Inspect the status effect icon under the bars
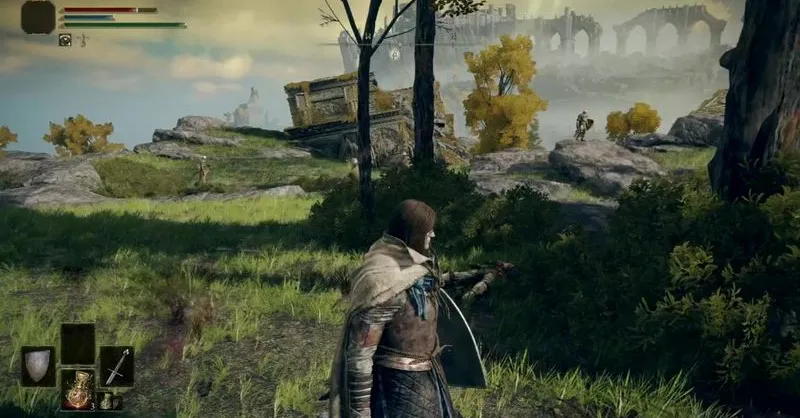 click(65, 40)
